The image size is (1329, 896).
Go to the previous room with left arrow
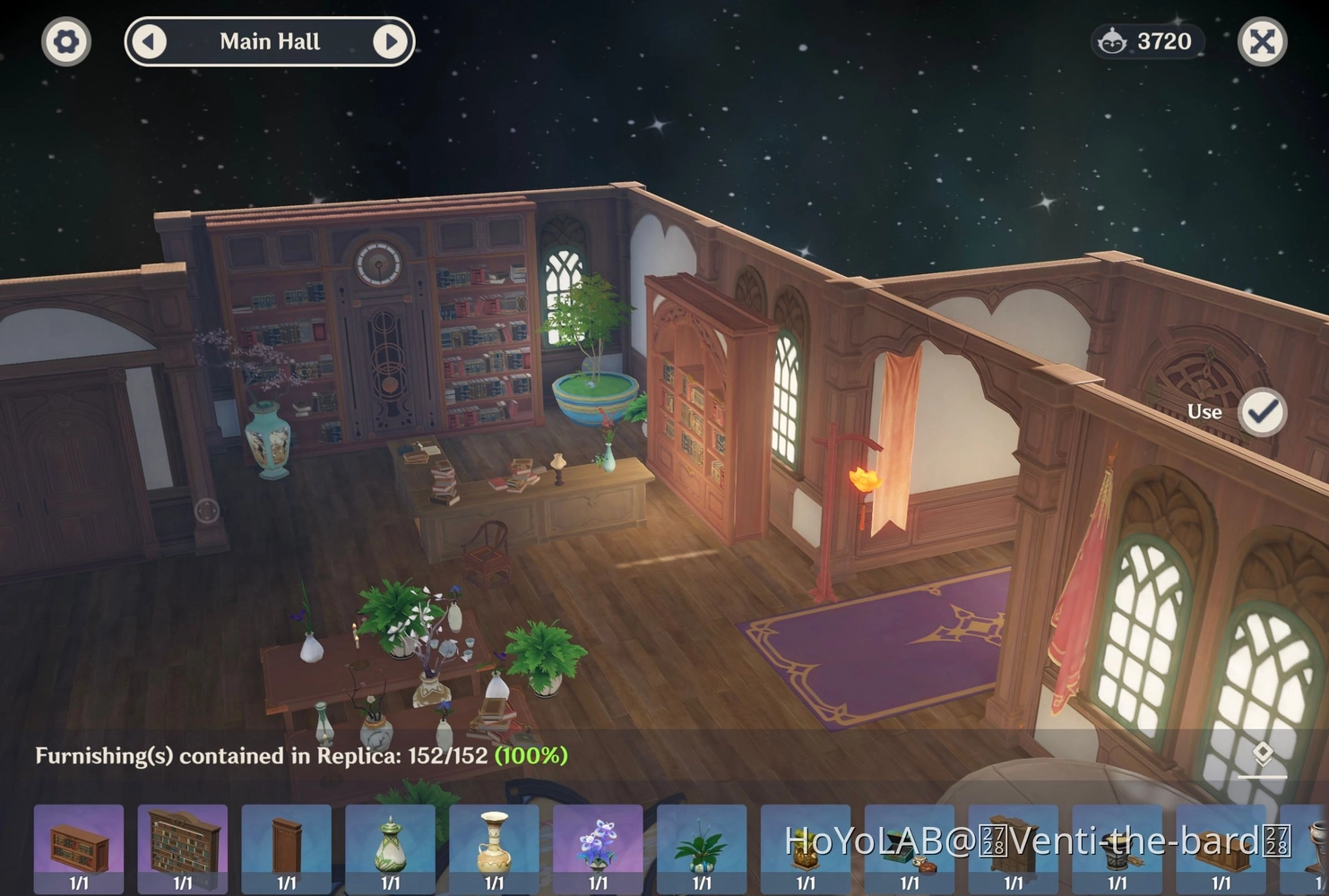coord(150,41)
